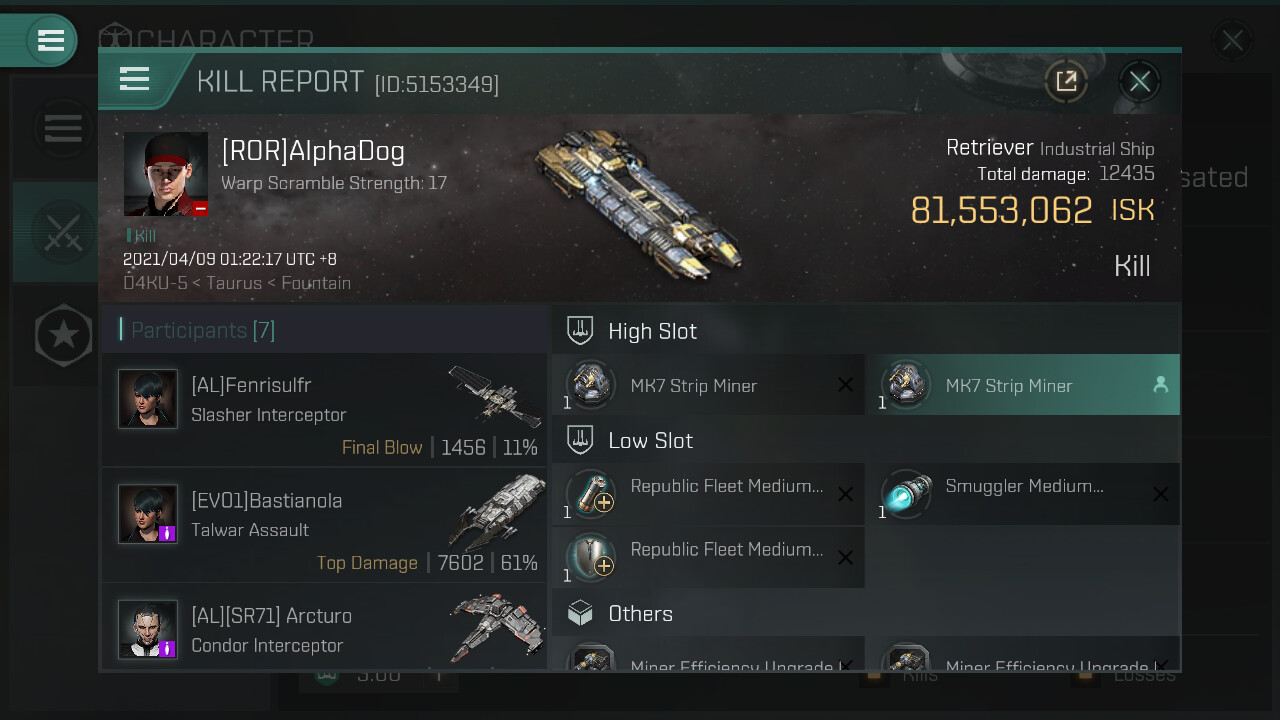This screenshot has width=1280, height=720.
Task: Open the crossed swords combat tab
Action: (x=62, y=233)
